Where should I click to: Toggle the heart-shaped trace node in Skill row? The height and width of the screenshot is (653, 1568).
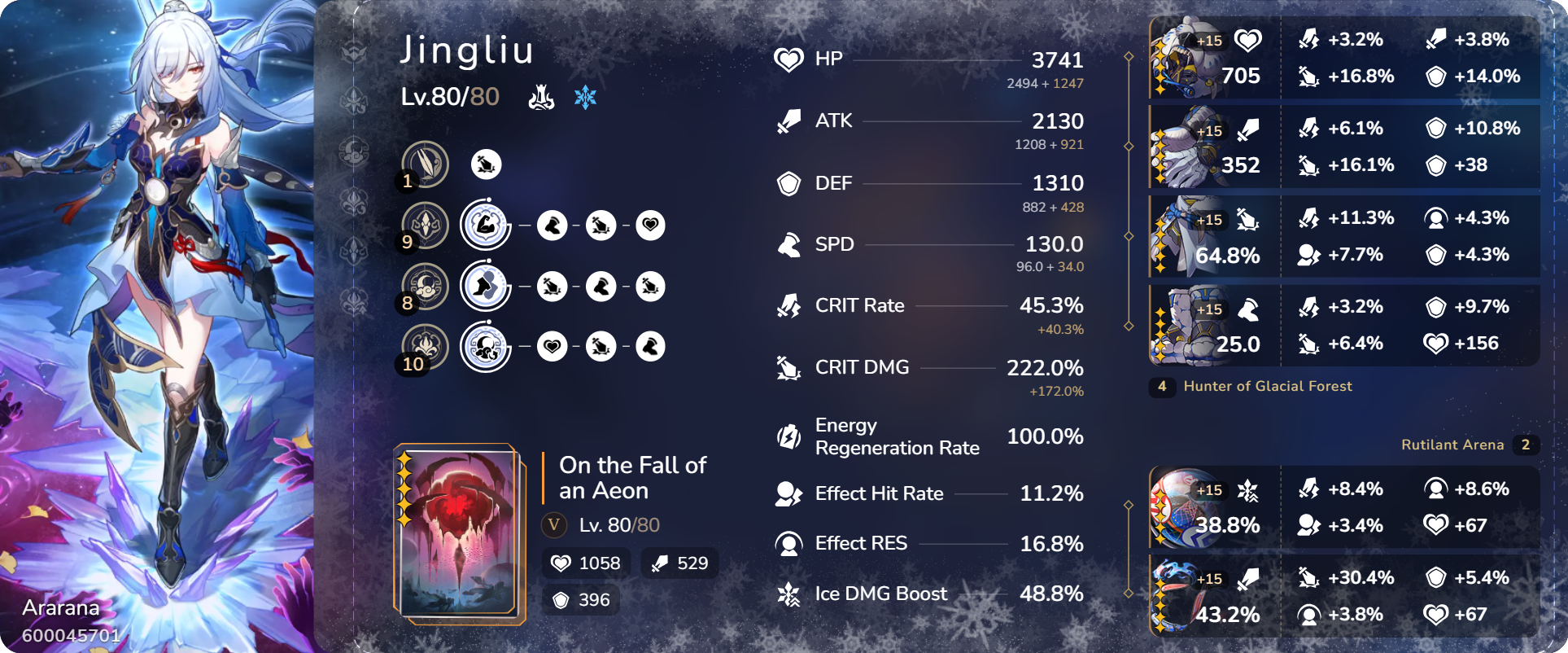click(x=650, y=225)
